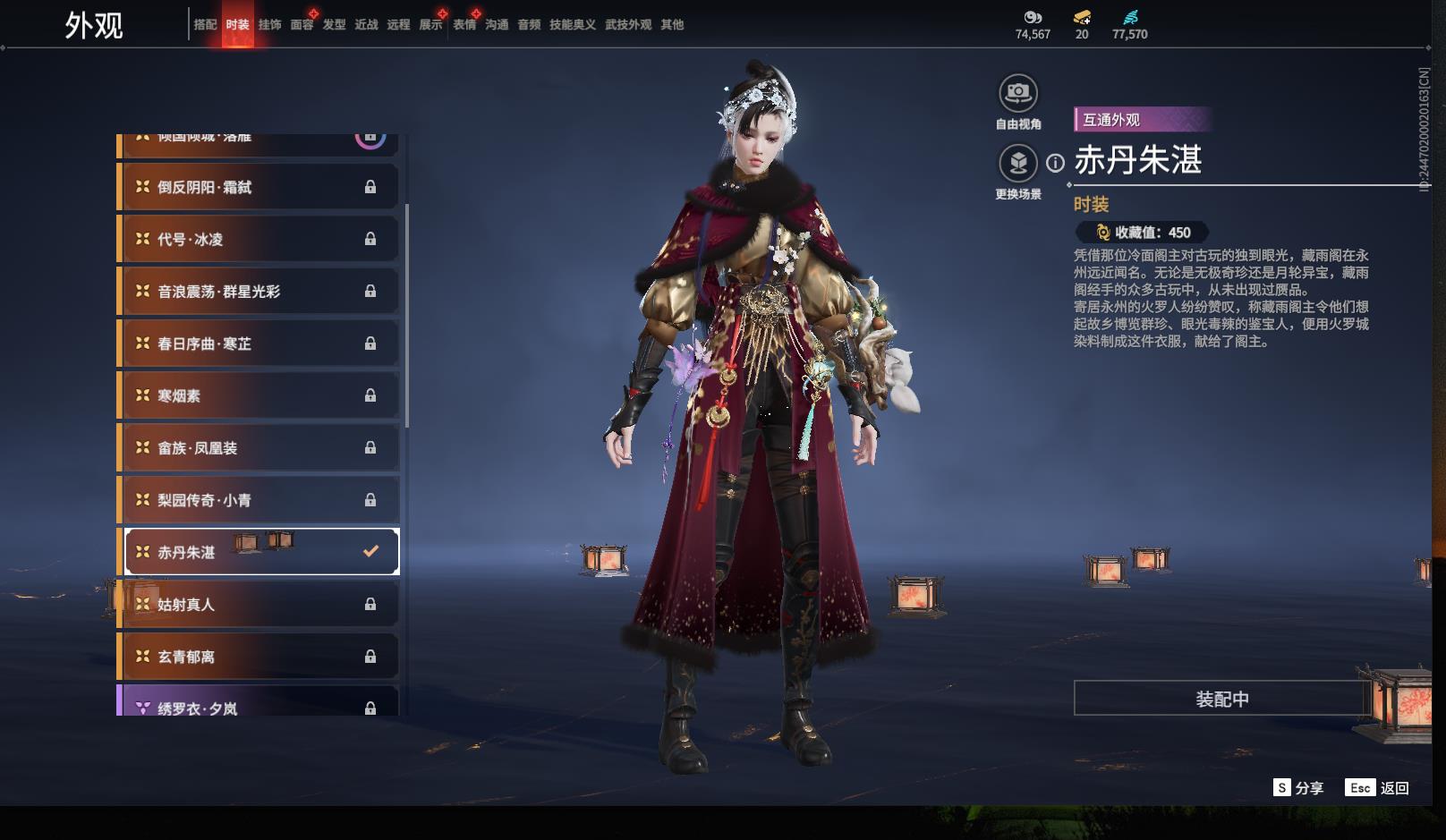
Task: Click the 返回 back button
Action: point(1377,788)
